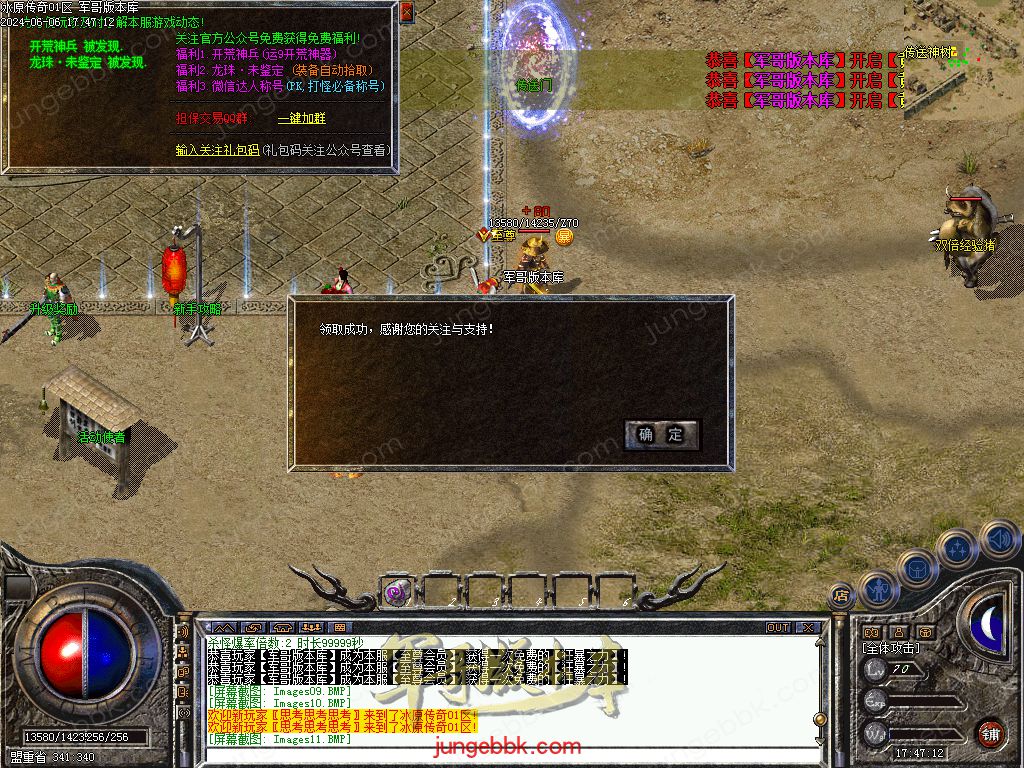This screenshot has height=768, width=1024.
Task: Click the OUT button on chat bar
Action: (x=778, y=628)
